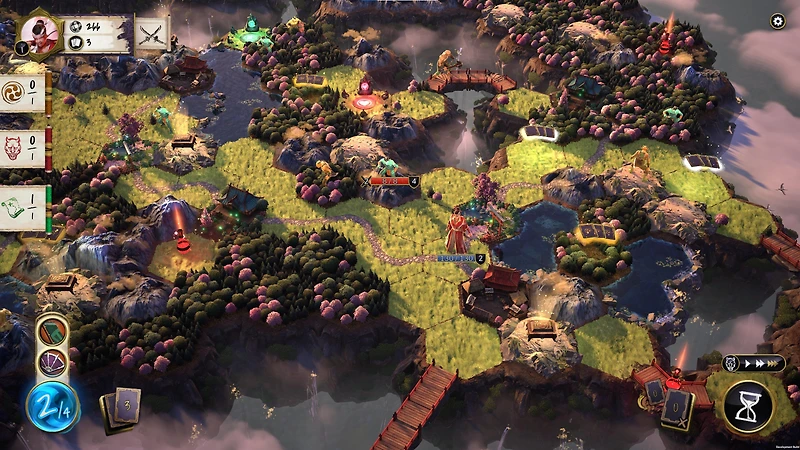Click the purple fan icon
Image resolution: width=800 pixels, height=450 pixels.
[x=51, y=362]
